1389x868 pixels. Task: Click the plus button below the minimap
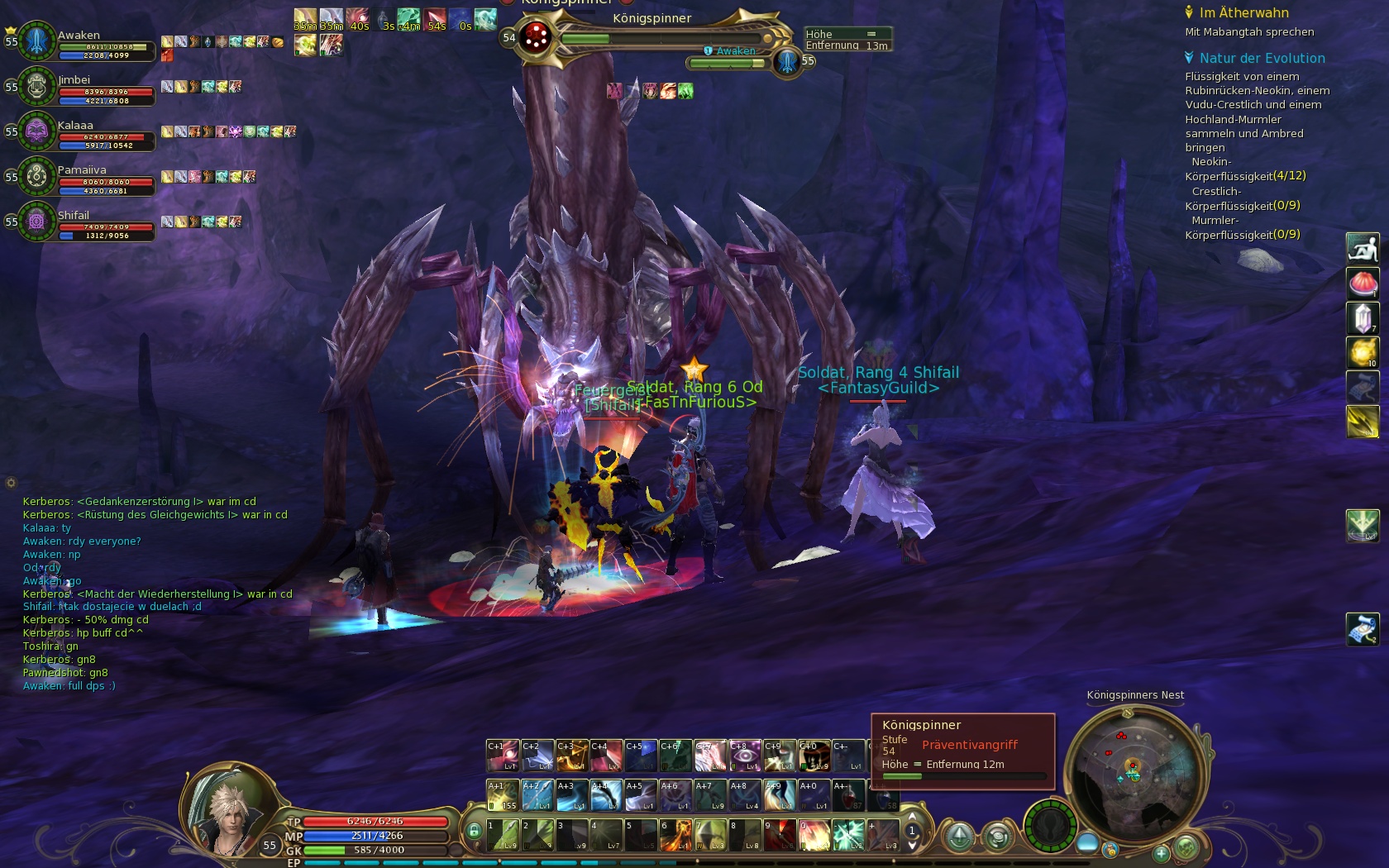(x=1162, y=852)
